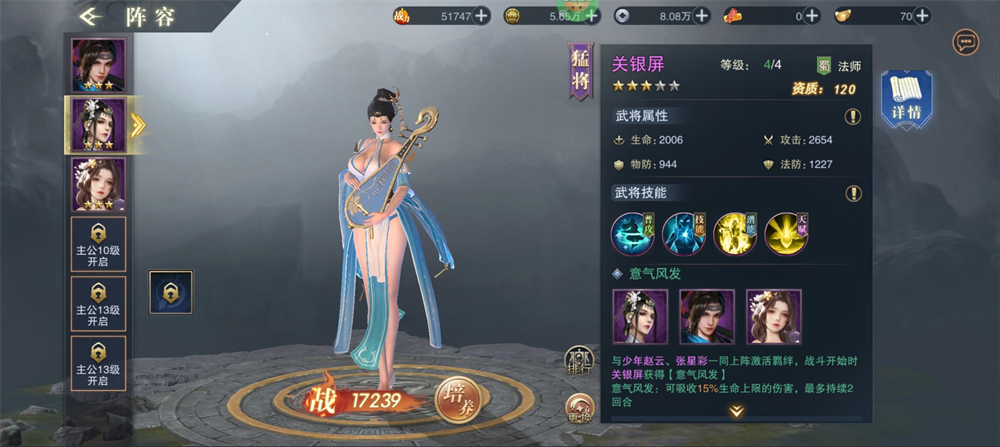Show info for 武将技能 skills
The width and height of the screenshot is (1000, 447).
[852, 193]
